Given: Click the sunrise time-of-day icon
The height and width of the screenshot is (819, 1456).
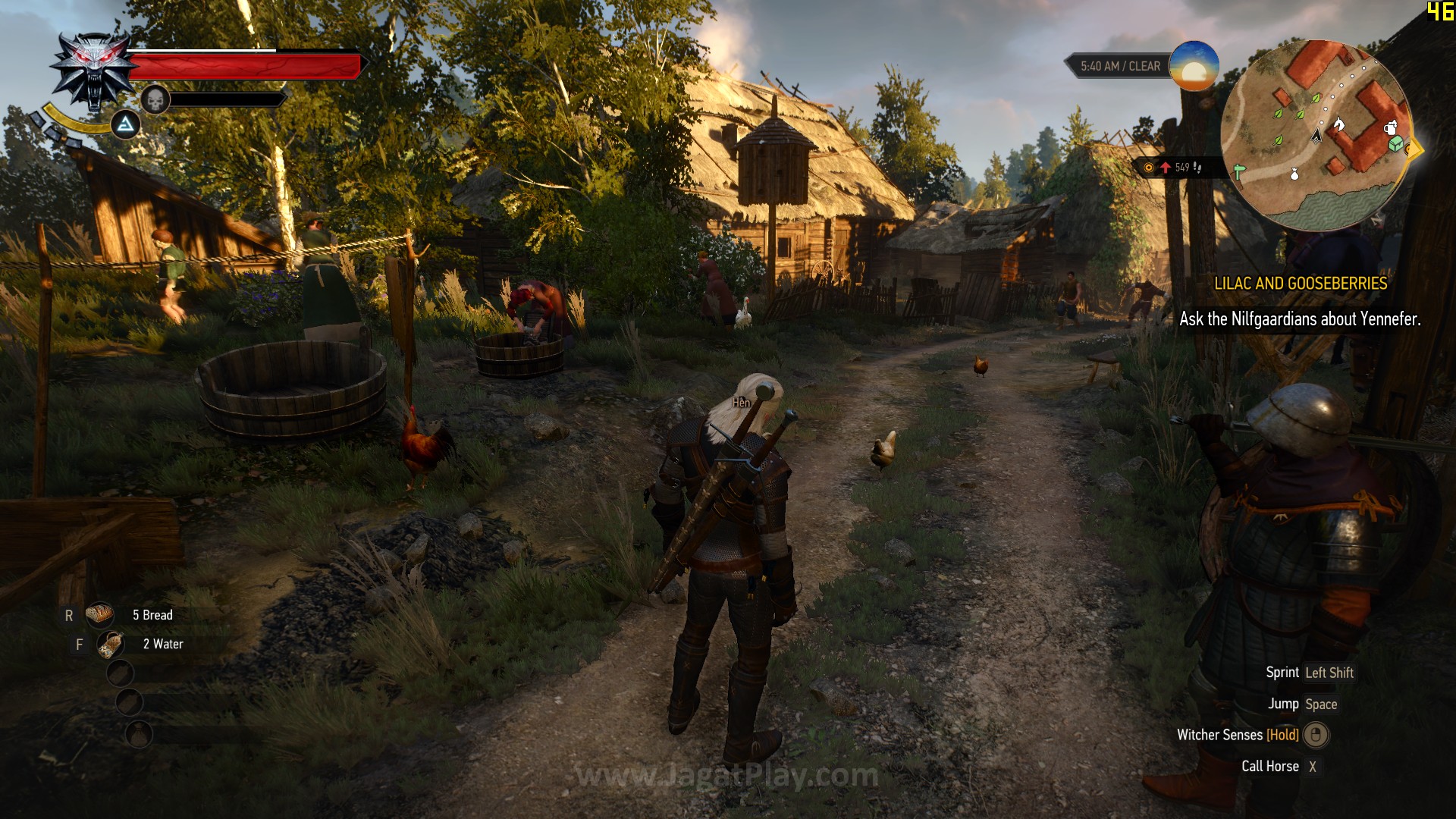Looking at the screenshot, I should 1194,66.
